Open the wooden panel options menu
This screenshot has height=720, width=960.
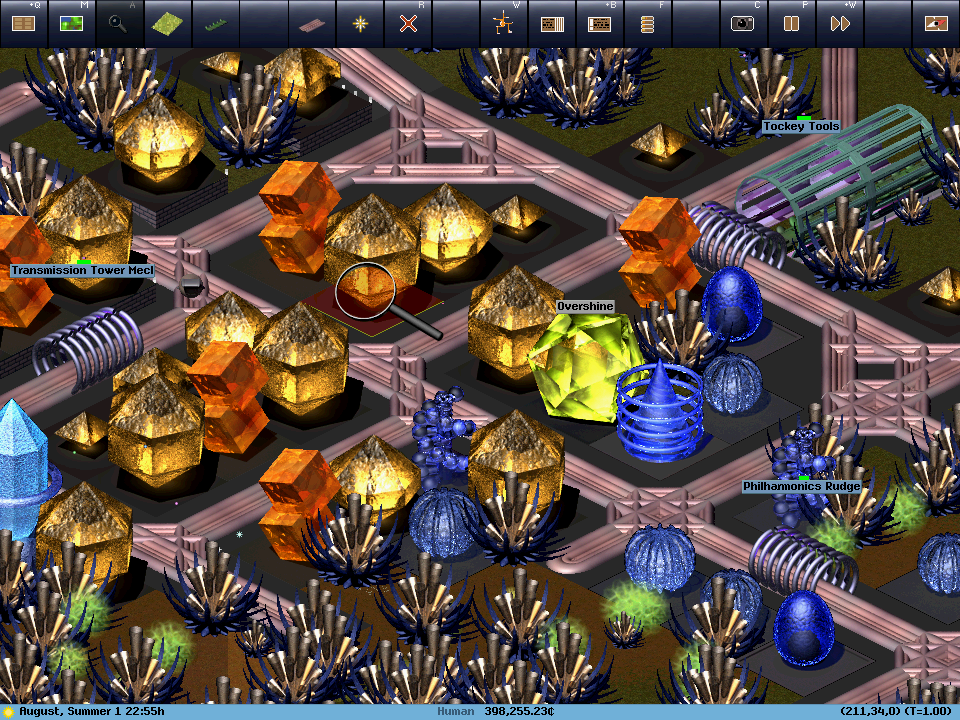pyautogui.click(x=23, y=24)
